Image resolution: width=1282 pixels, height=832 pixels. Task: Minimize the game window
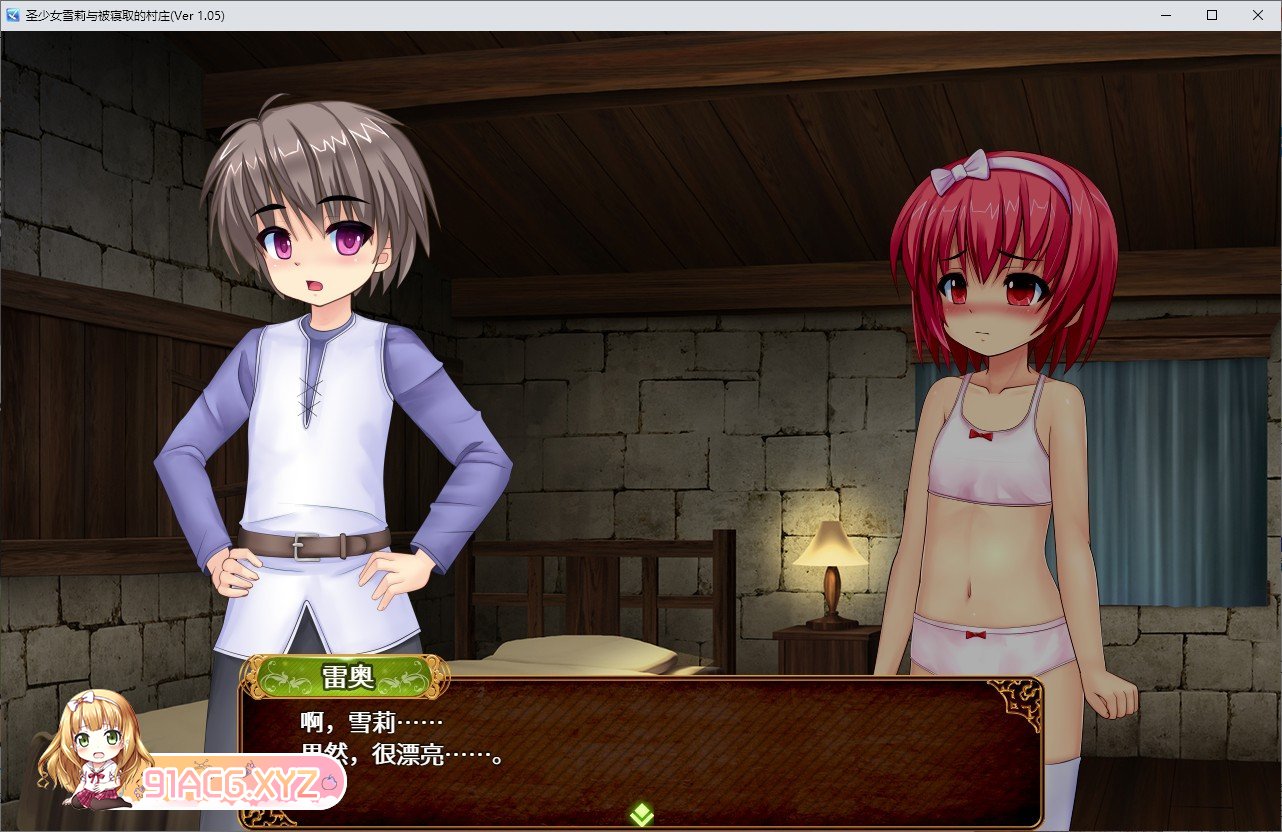(x=1166, y=15)
